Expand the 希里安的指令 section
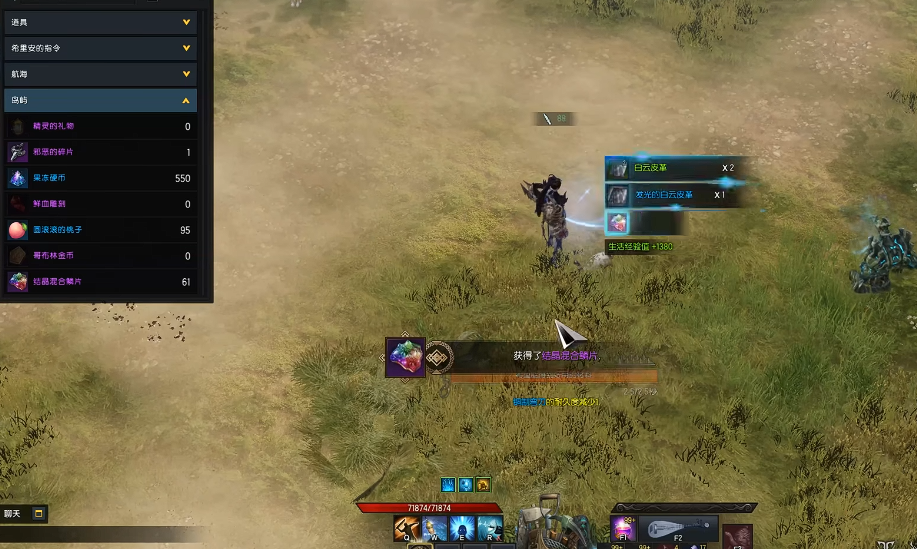Screen dimensions: 917x549 100,47
